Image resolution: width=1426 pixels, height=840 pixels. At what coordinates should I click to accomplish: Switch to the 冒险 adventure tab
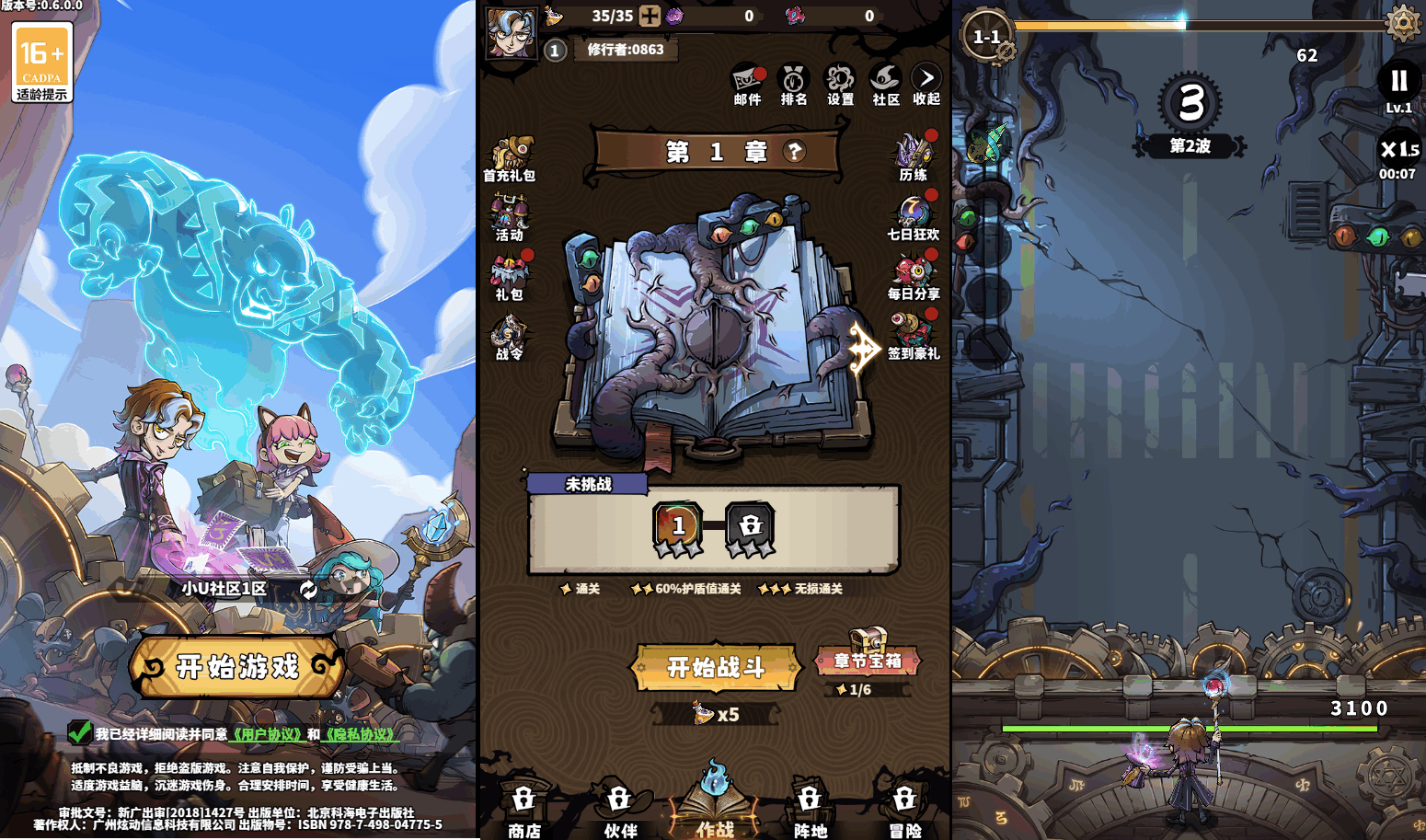click(907, 810)
